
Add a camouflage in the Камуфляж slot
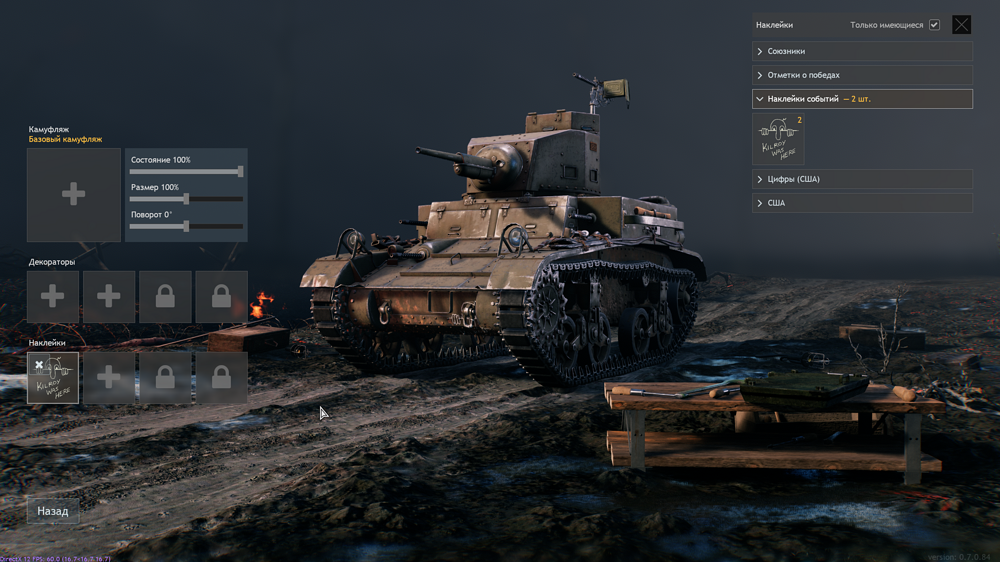(73, 195)
